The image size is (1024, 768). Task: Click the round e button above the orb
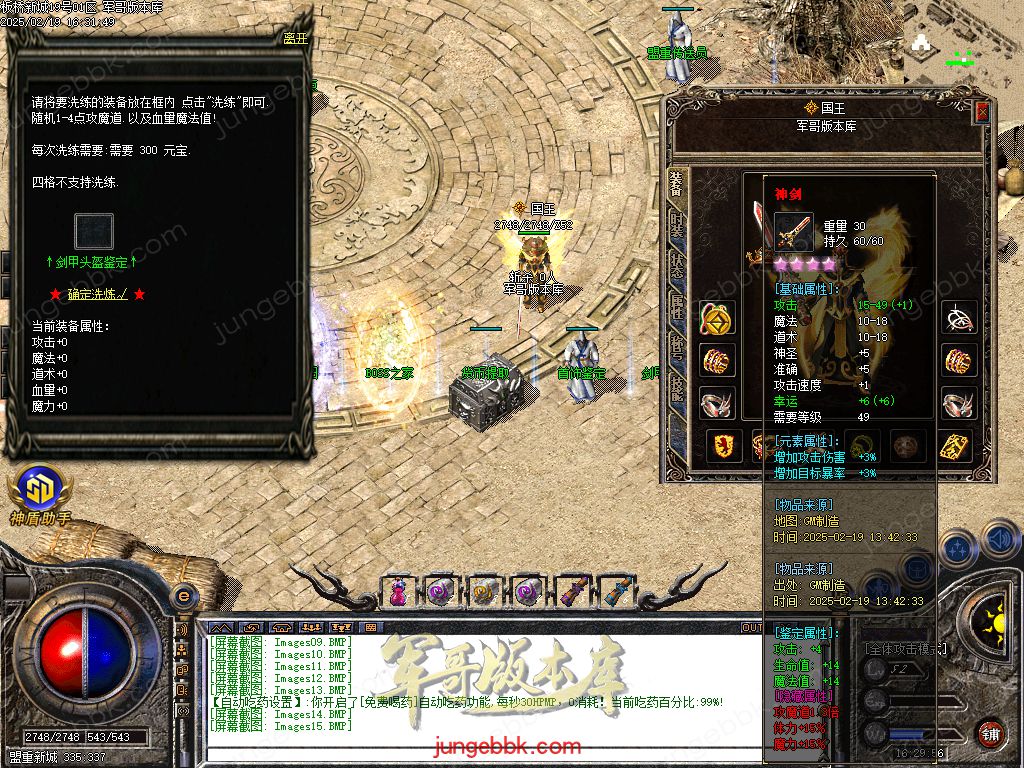[x=183, y=596]
